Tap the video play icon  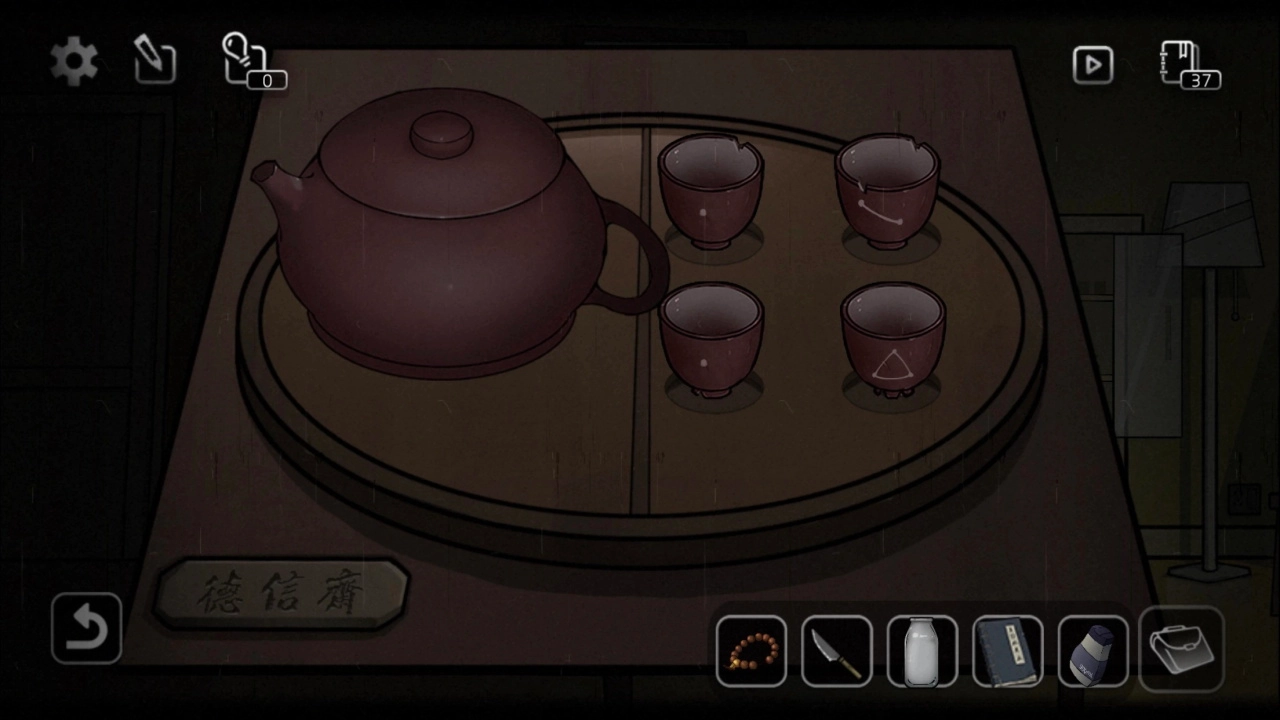coord(1093,65)
